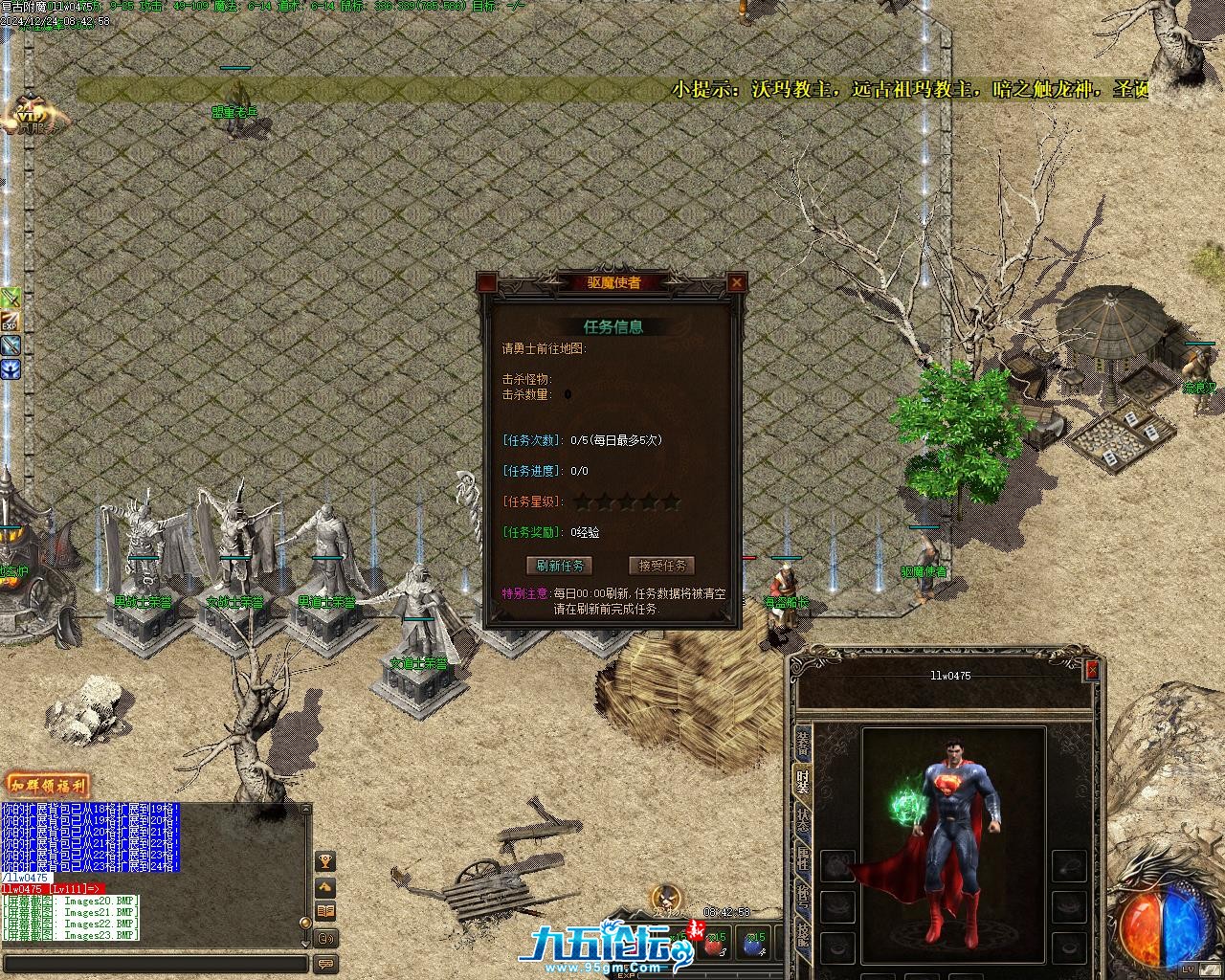Use the red potion hotbar slot

tap(714, 943)
